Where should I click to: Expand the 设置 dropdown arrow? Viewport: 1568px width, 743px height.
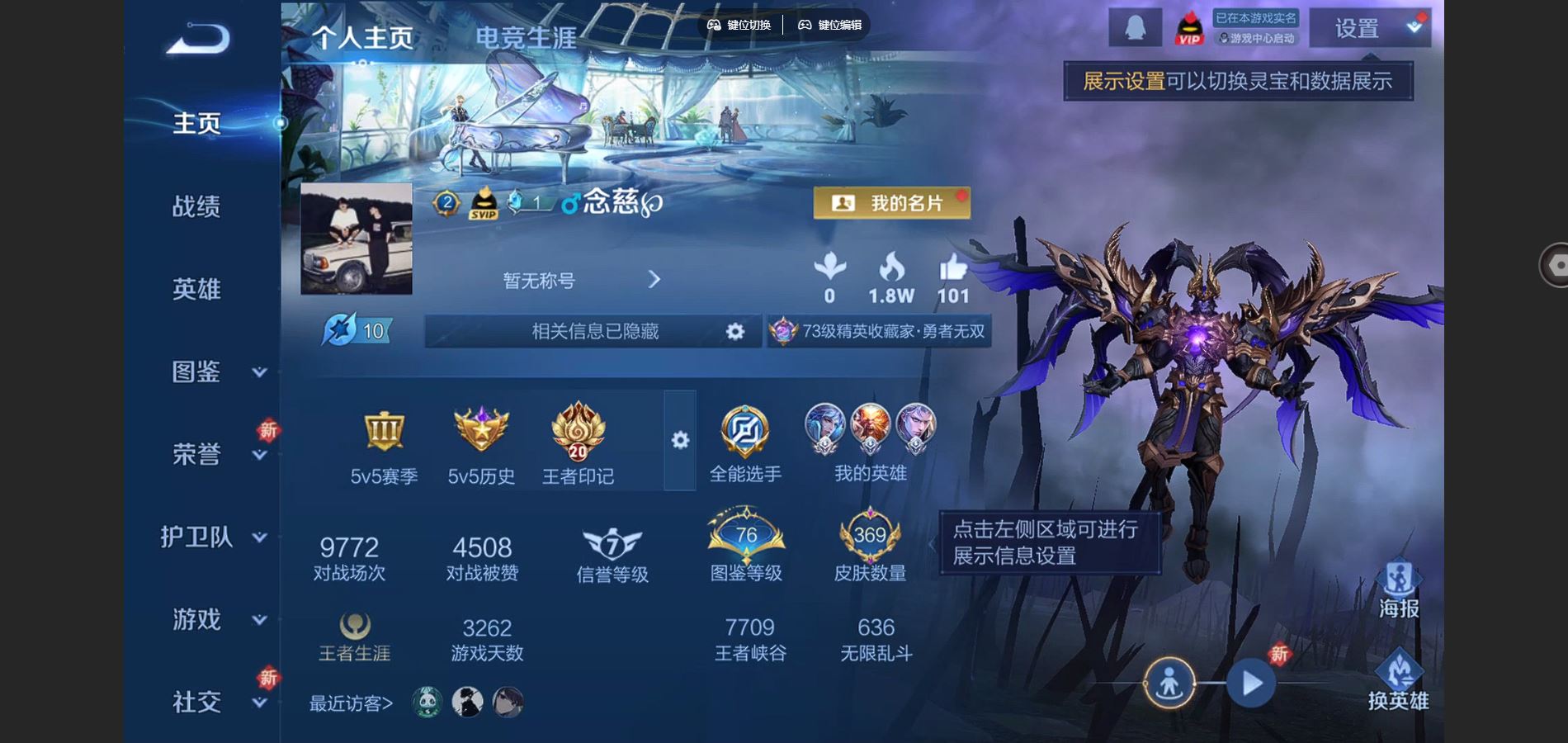point(1415,27)
